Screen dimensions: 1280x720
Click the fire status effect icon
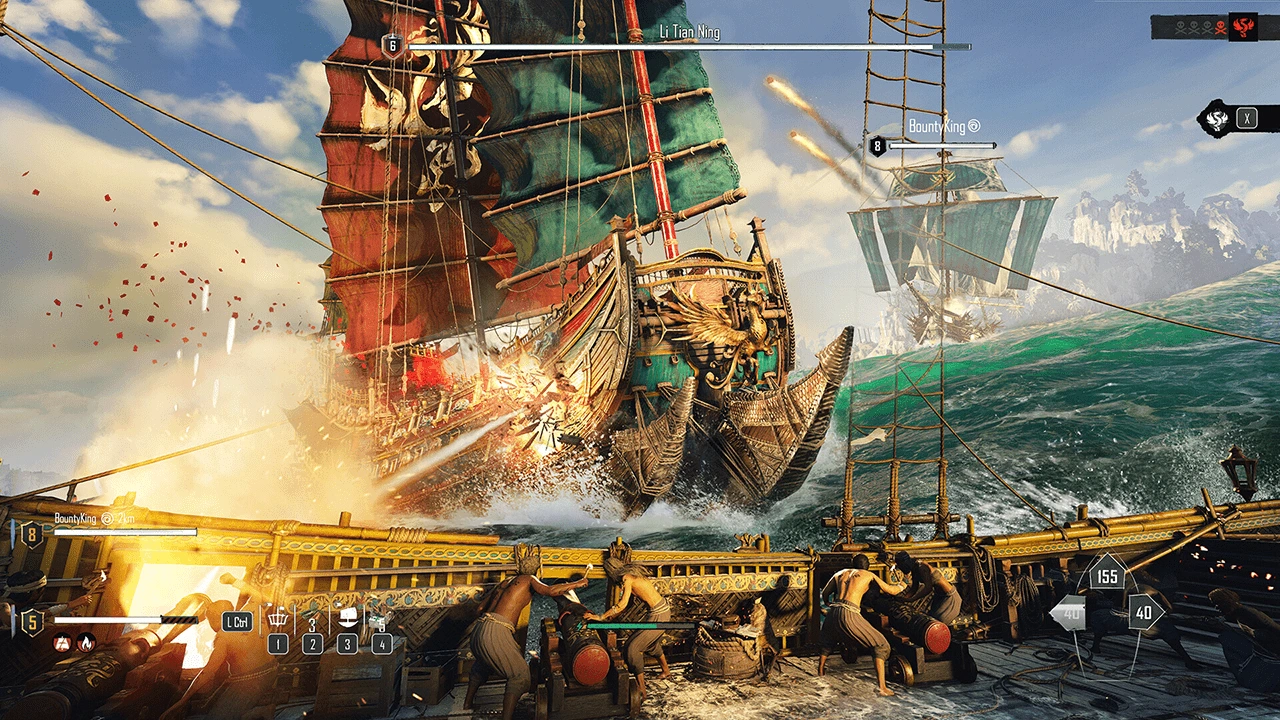coord(86,644)
